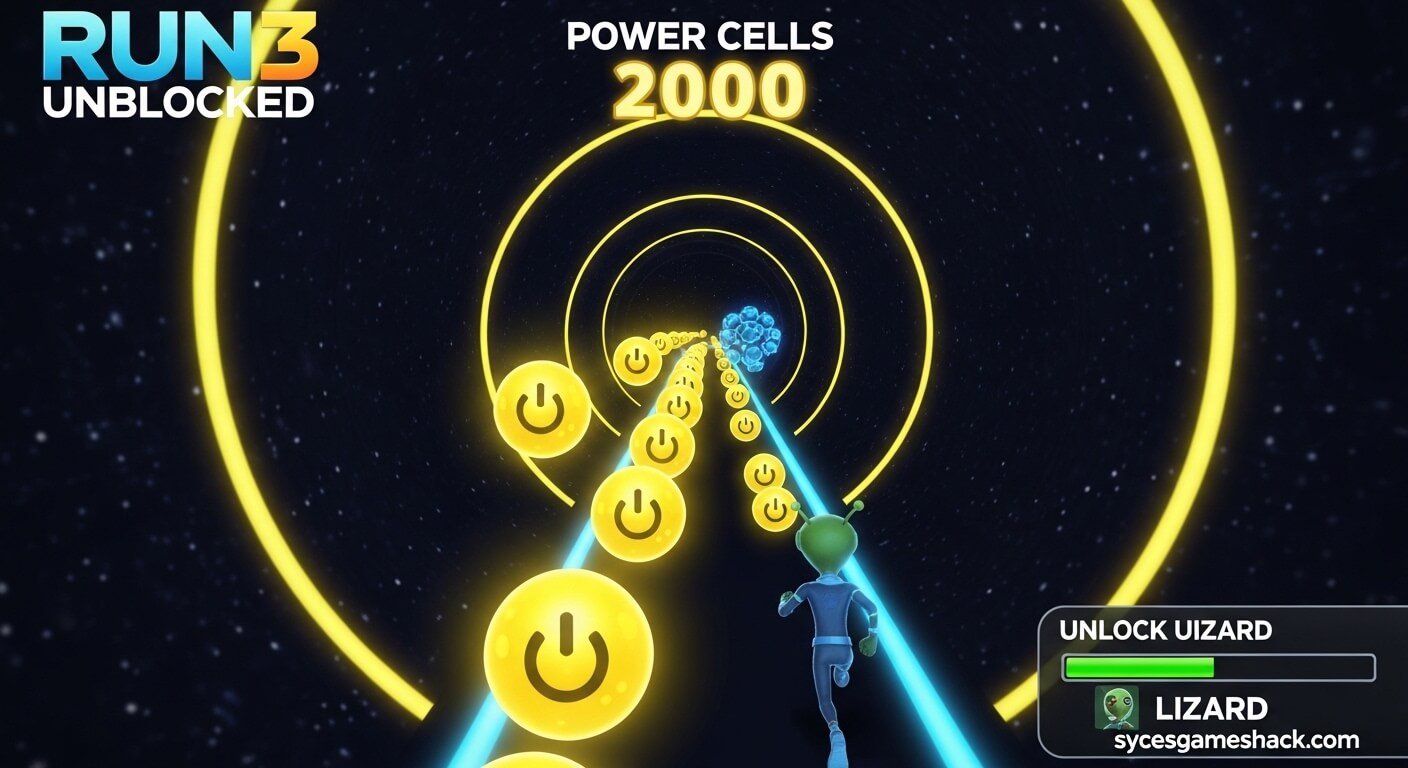1408x768 pixels.
Task: Click the Run 3 Unblocked logo
Action: [180, 66]
